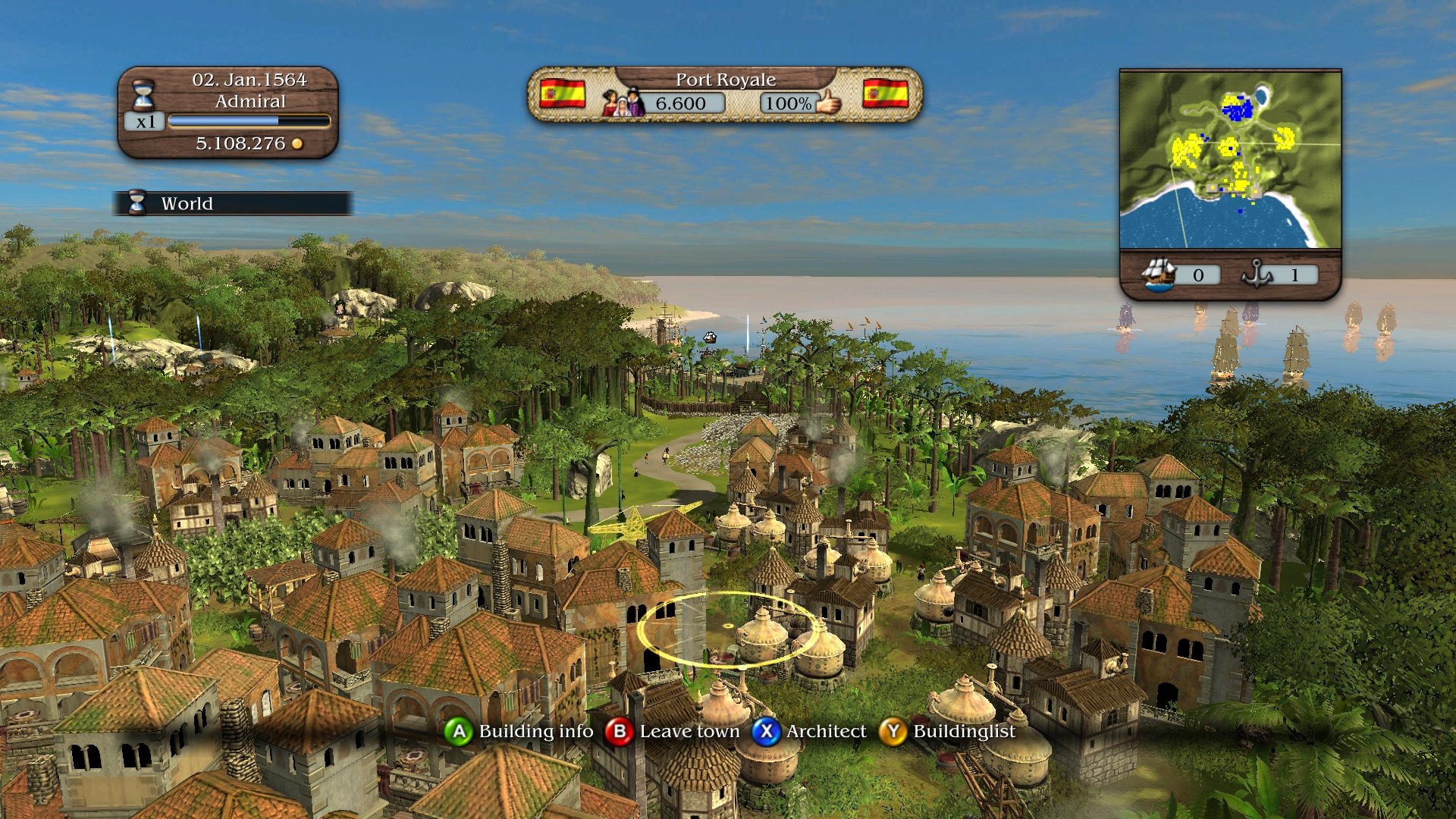Click the population family icon in the town banner
This screenshot has width=1456, height=819.
pos(622,102)
